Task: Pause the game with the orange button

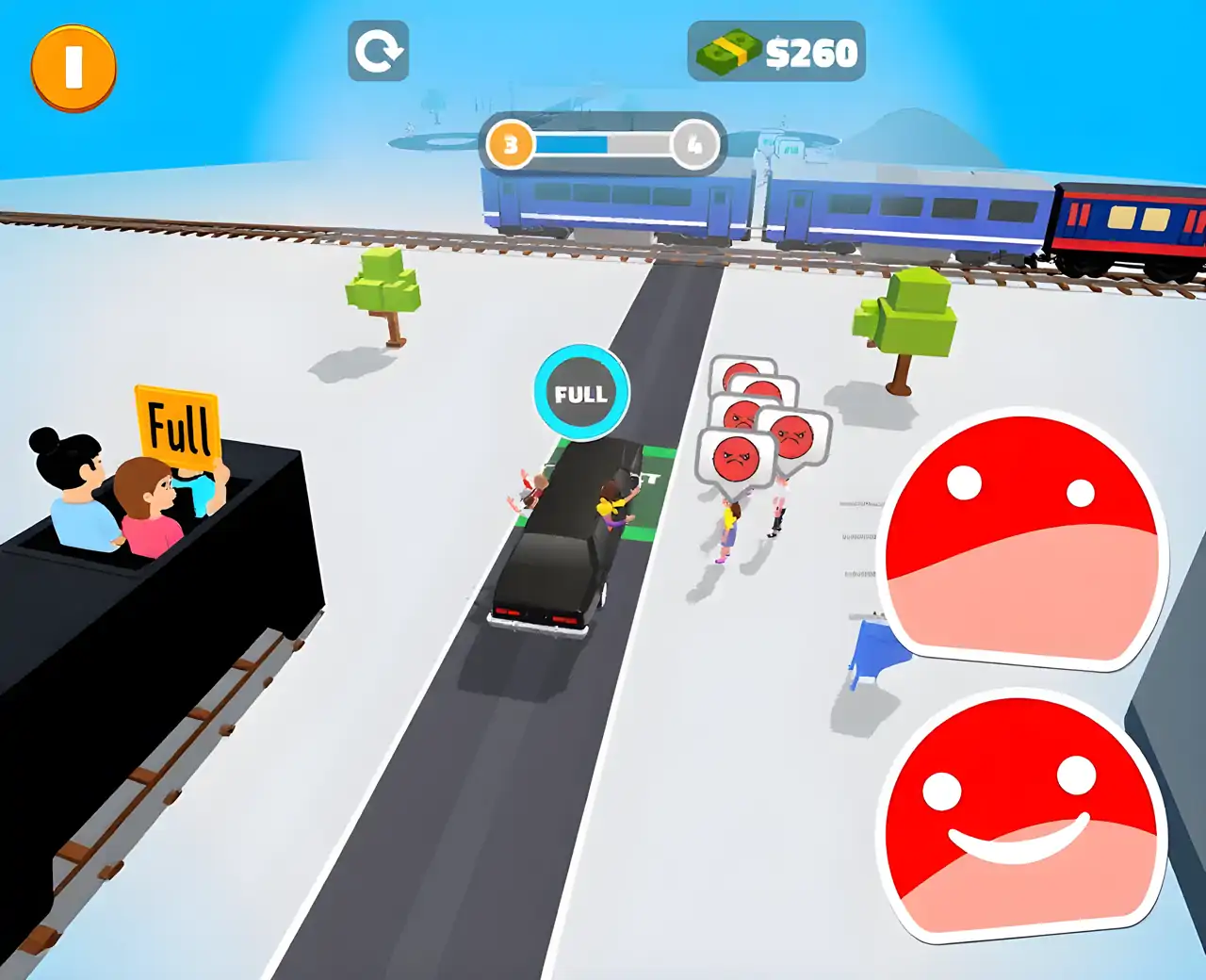Action: (x=73, y=67)
